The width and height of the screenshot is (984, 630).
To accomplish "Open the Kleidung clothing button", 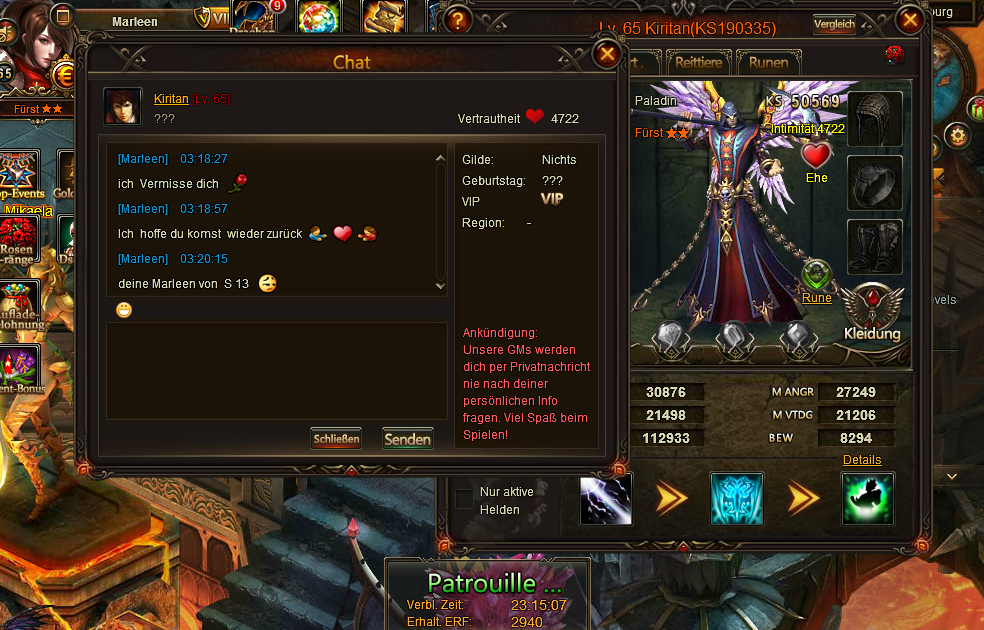I will 872,313.
